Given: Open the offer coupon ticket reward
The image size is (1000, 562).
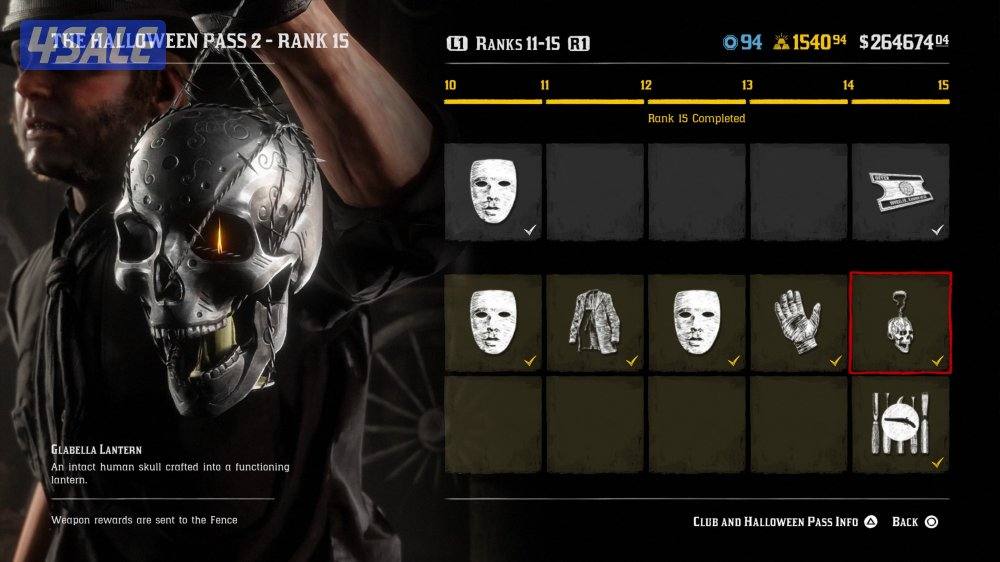Looking at the screenshot, I should tap(900, 191).
